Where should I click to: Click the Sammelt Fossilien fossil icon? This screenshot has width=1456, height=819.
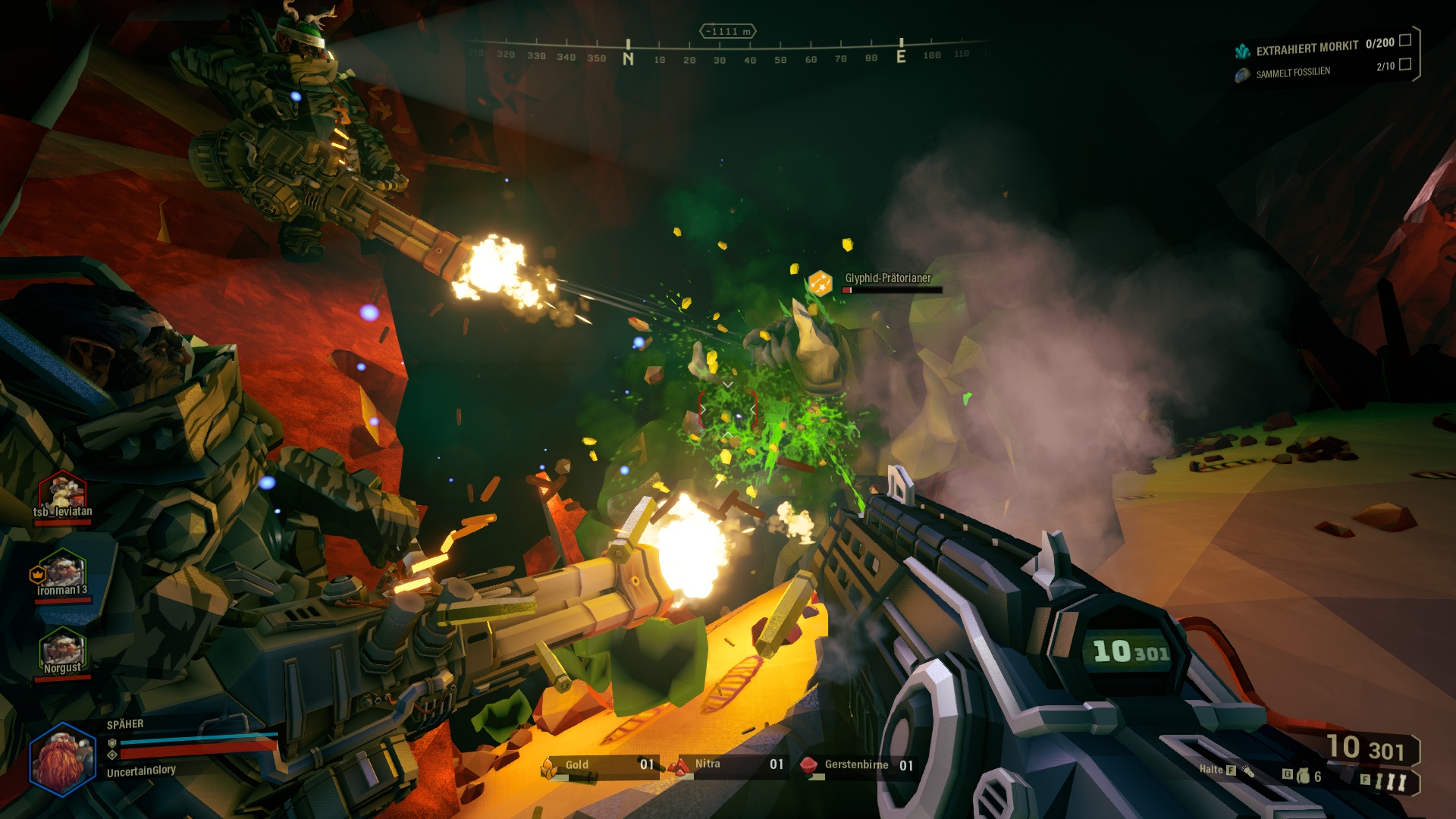(x=1242, y=73)
